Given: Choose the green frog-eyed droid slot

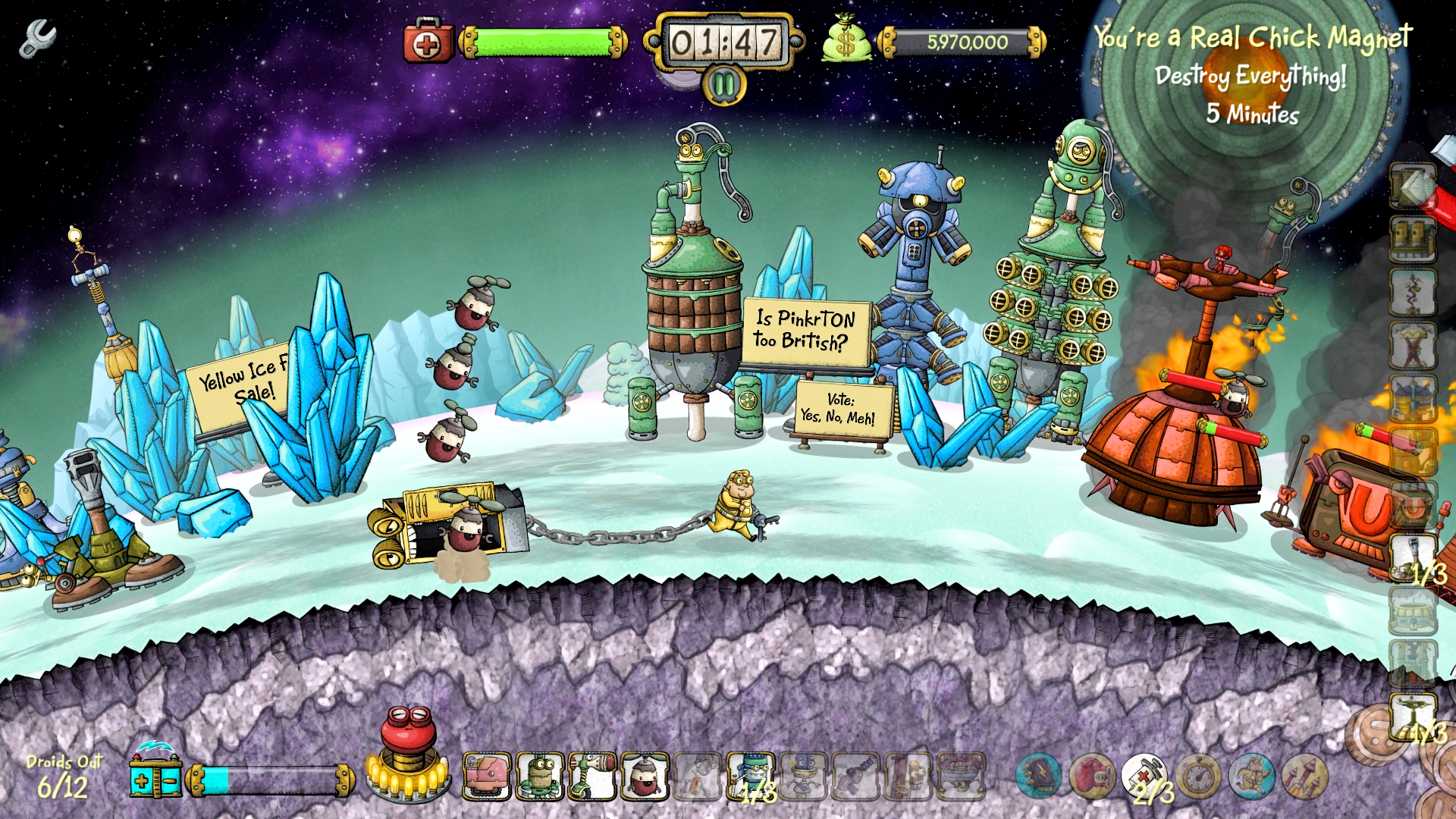Looking at the screenshot, I should [540, 776].
